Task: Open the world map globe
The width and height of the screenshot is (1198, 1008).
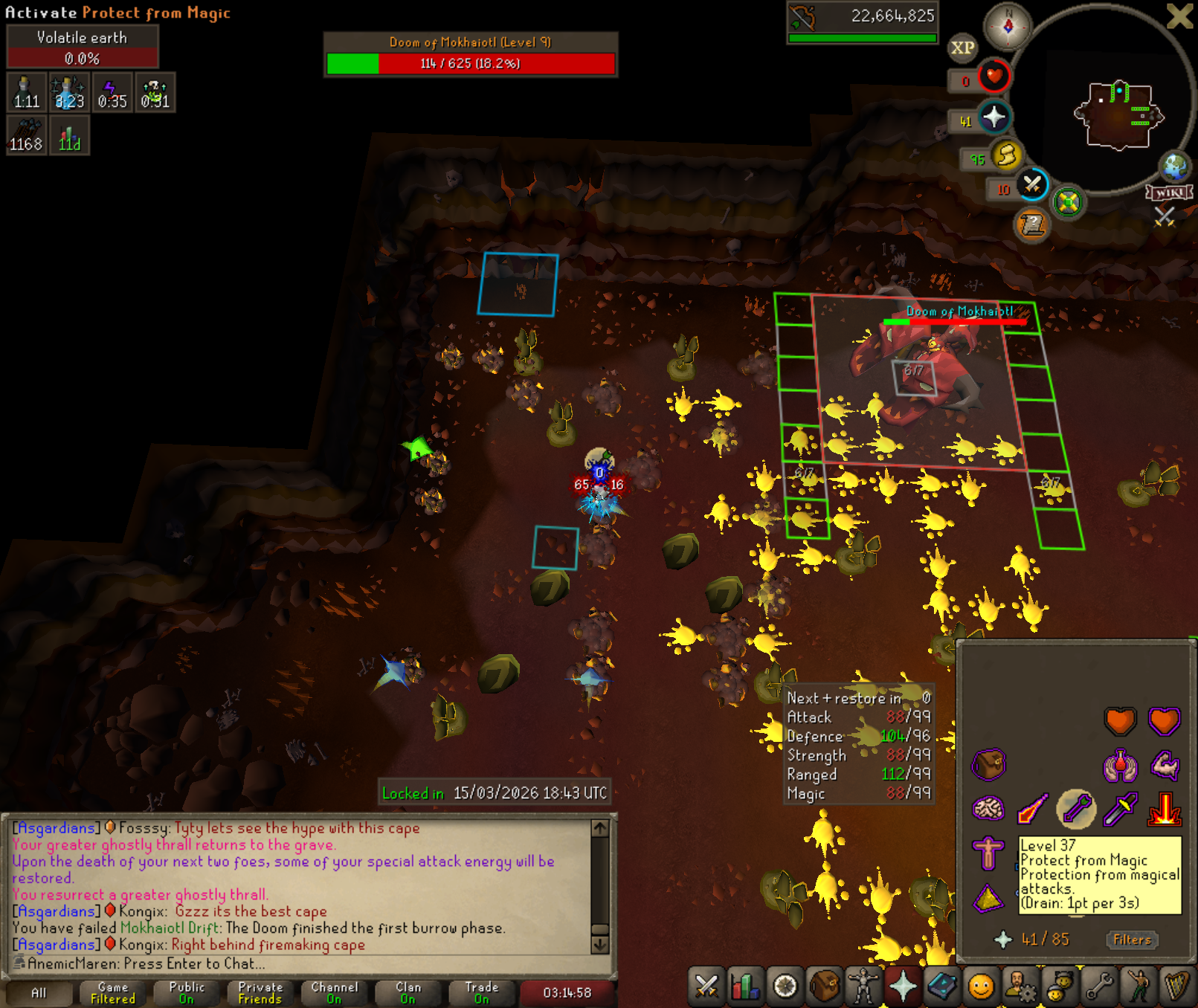Action: coord(1175,167)
